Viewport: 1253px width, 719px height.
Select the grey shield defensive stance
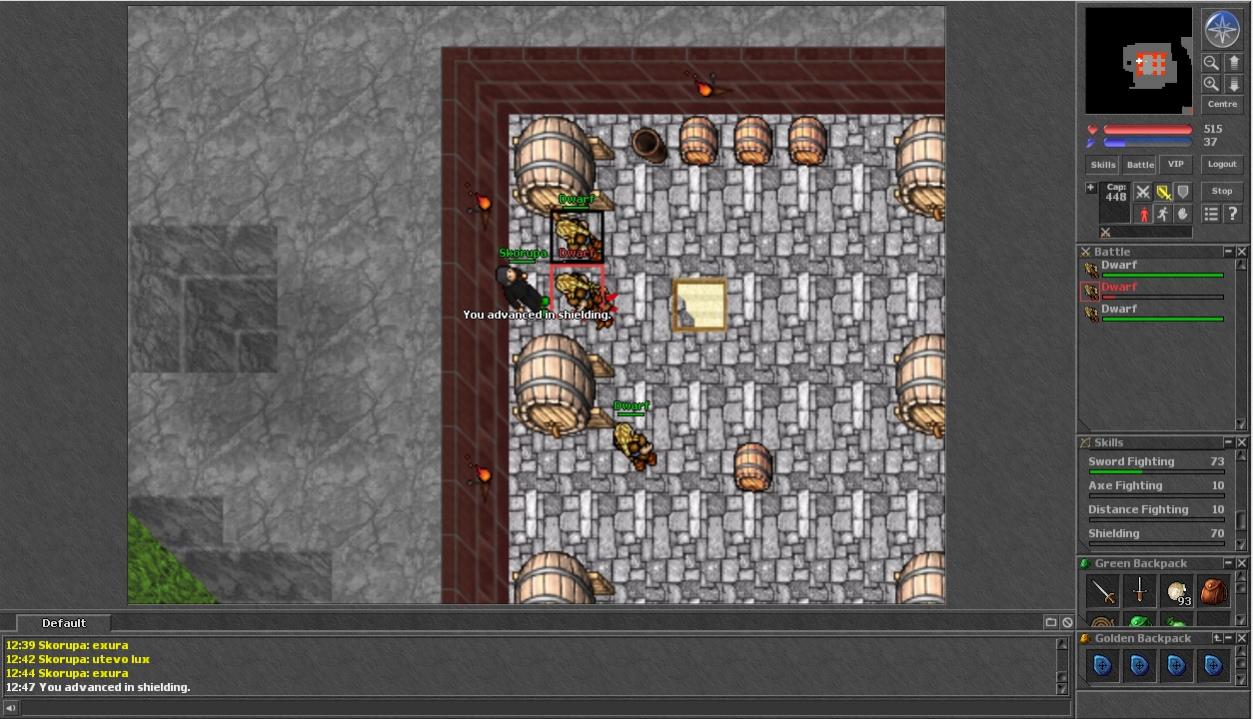(1183, 192)
